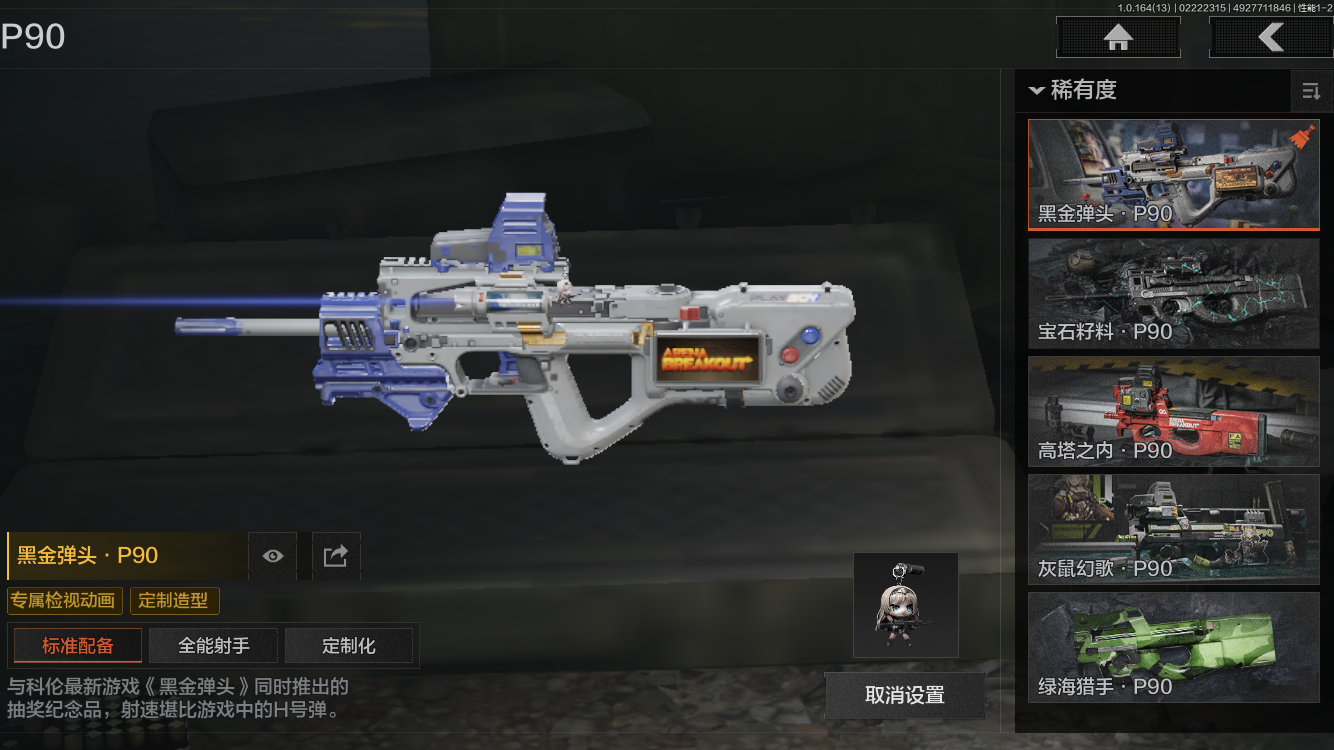This screenshot has width=1334, height=750.
Task: Select the chibi girl keychain charm slot
Action: (906, 605)
